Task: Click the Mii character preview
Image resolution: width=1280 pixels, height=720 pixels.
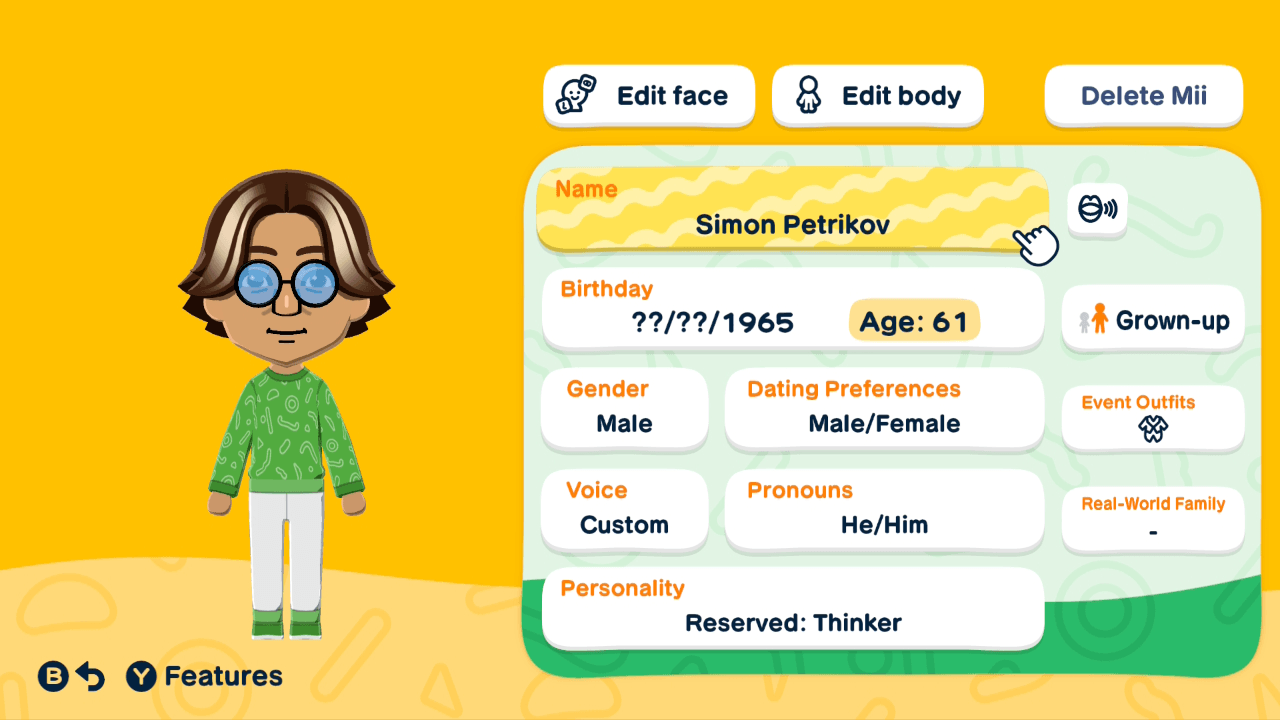Action: [290, 400]
